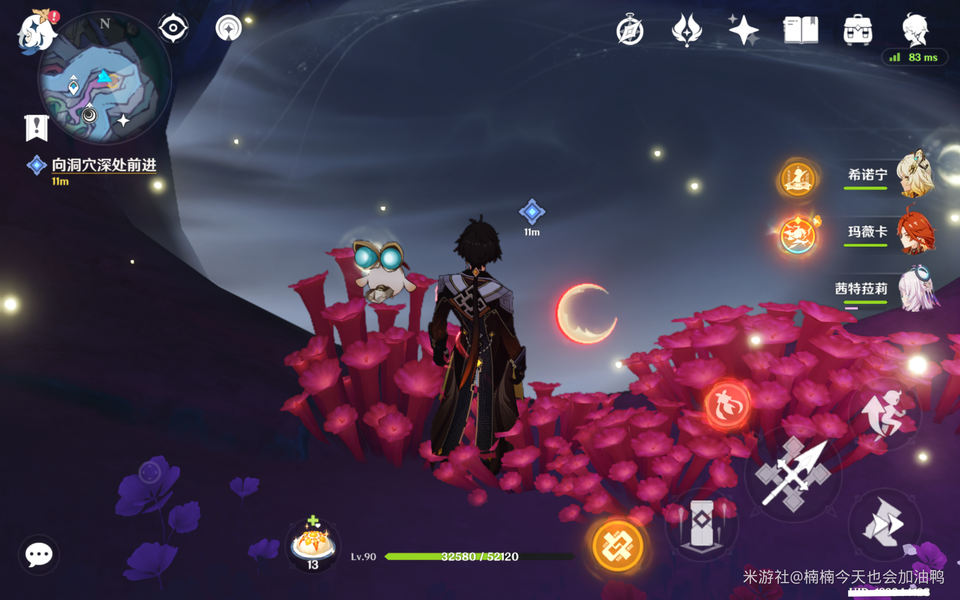Open the compass navigation icon
This screenshot has width=960, height=600.
[630, 30]
